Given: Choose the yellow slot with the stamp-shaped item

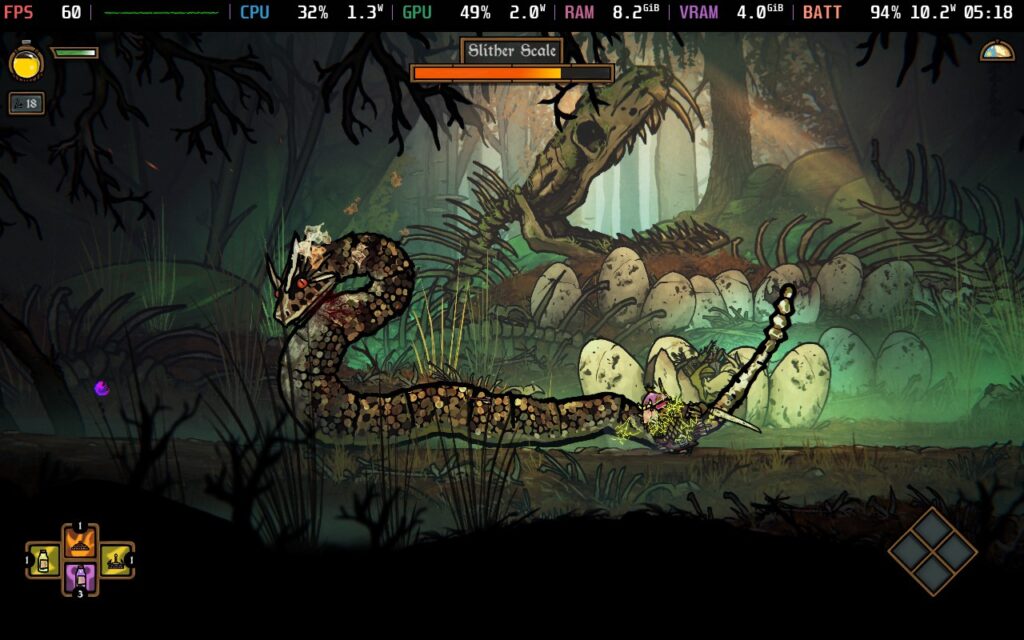Looking at the screenshot, I should point(115,560).
